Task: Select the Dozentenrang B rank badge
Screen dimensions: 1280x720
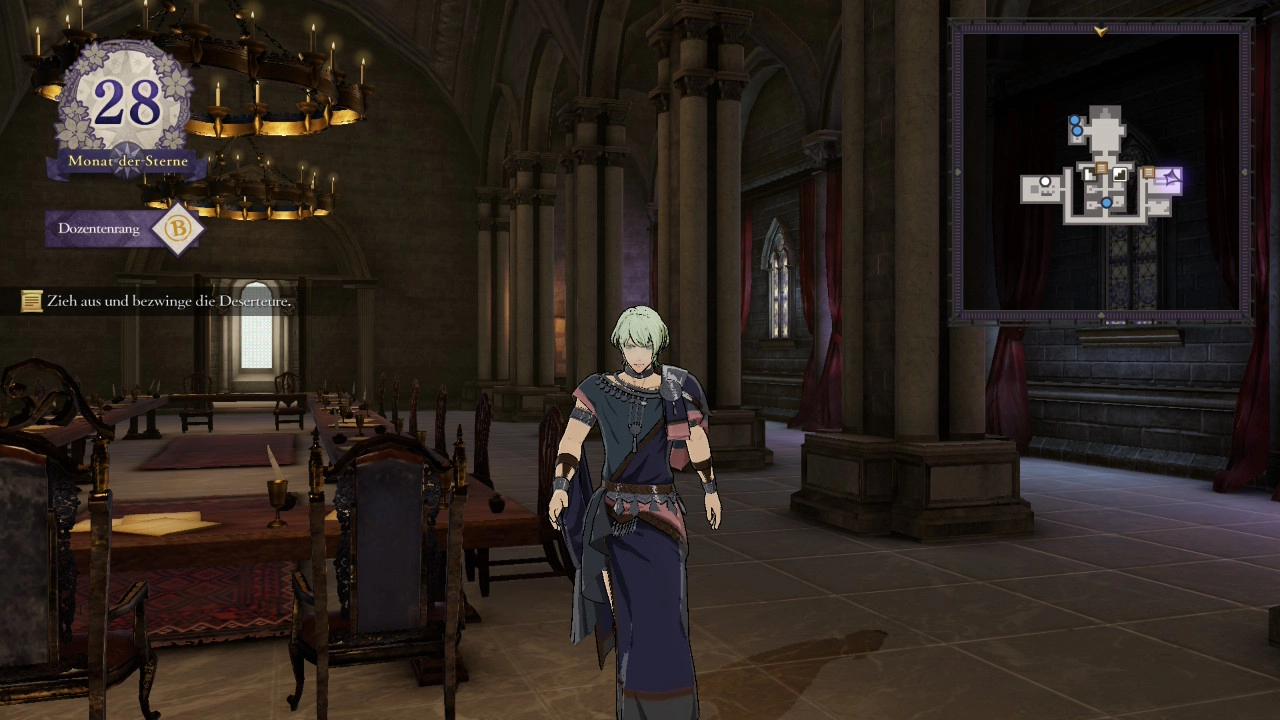Action: click(x=177, y=229)
